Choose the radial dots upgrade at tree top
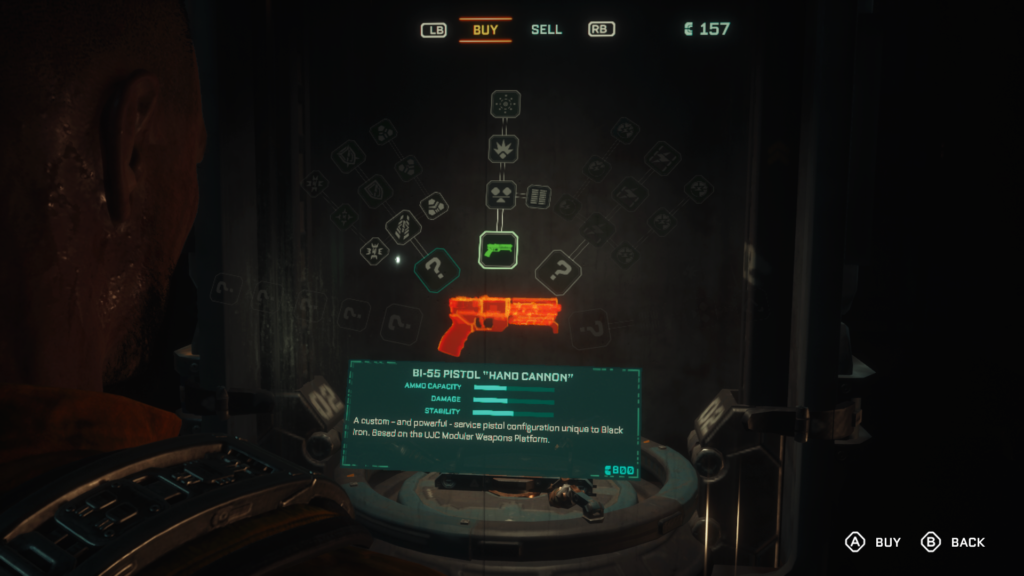Viewport: 1024px width, 576px height. point(506,104)
